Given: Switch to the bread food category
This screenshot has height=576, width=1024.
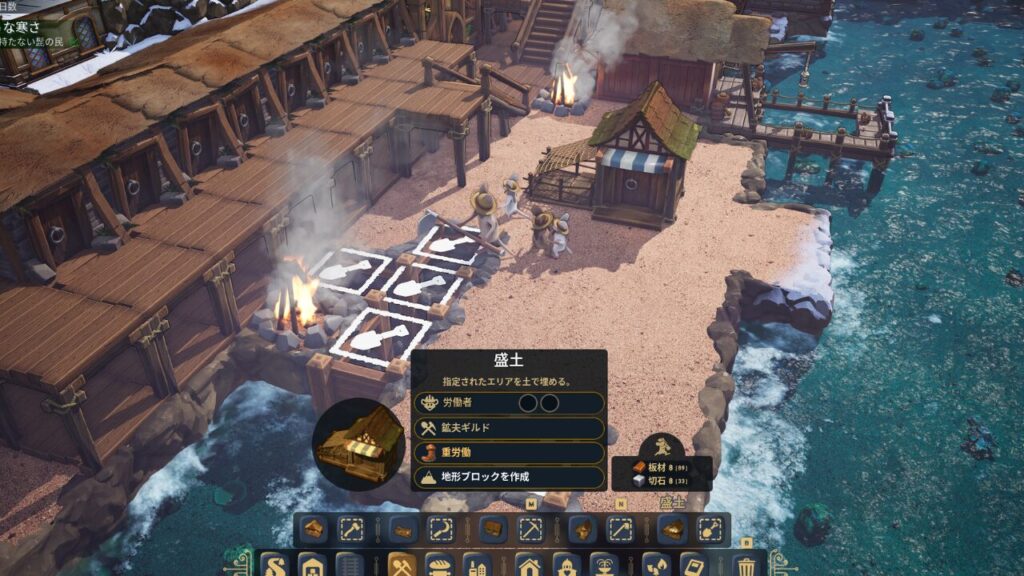Looking at the screenshot, I should pyautogui.click(x=440, y=566).
